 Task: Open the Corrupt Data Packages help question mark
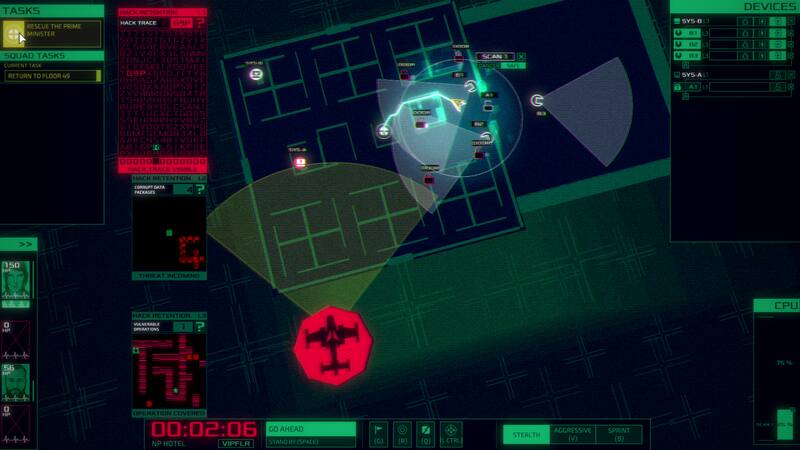201,188
